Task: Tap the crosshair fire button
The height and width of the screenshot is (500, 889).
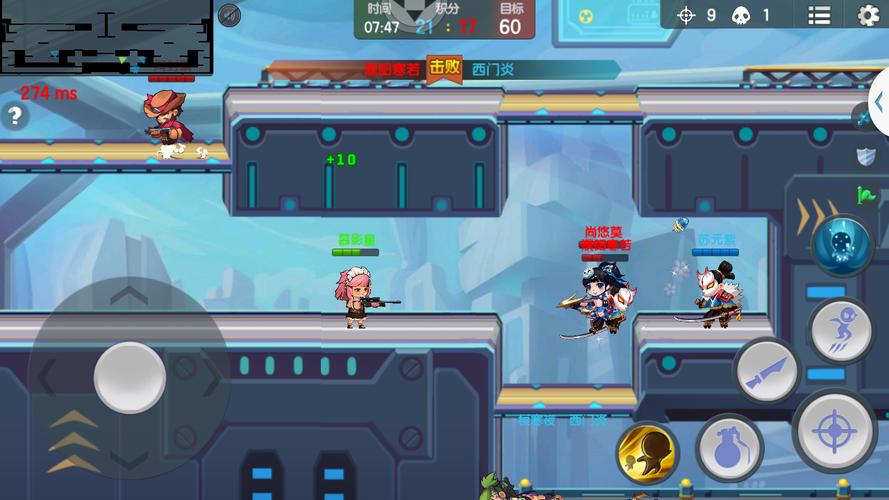Action: [x=834, y=431]
